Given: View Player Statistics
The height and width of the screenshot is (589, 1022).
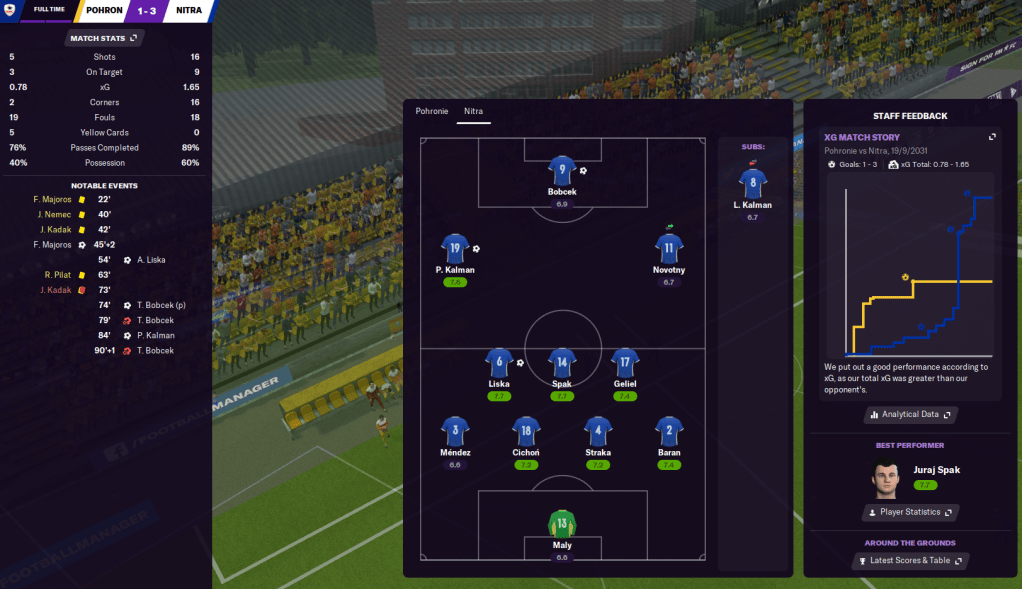Looking at the screenshot, I should point(909,512).
